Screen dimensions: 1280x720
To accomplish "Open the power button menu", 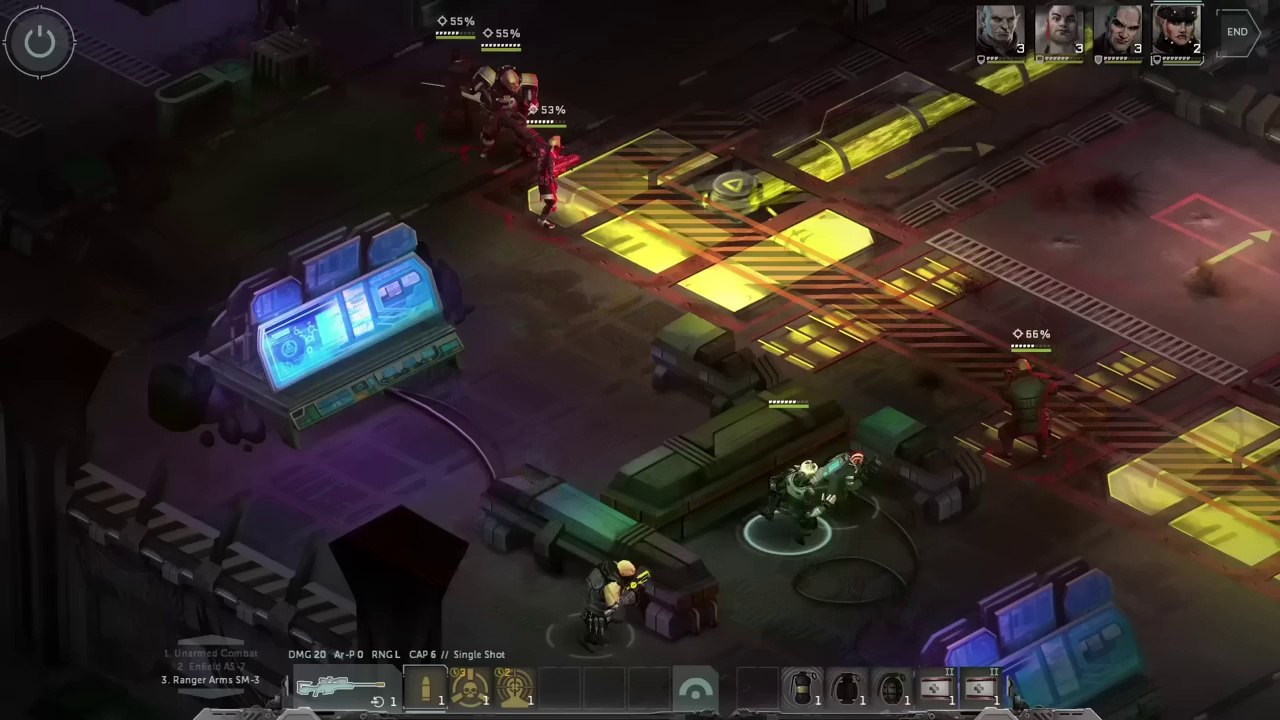I will 40,42.
